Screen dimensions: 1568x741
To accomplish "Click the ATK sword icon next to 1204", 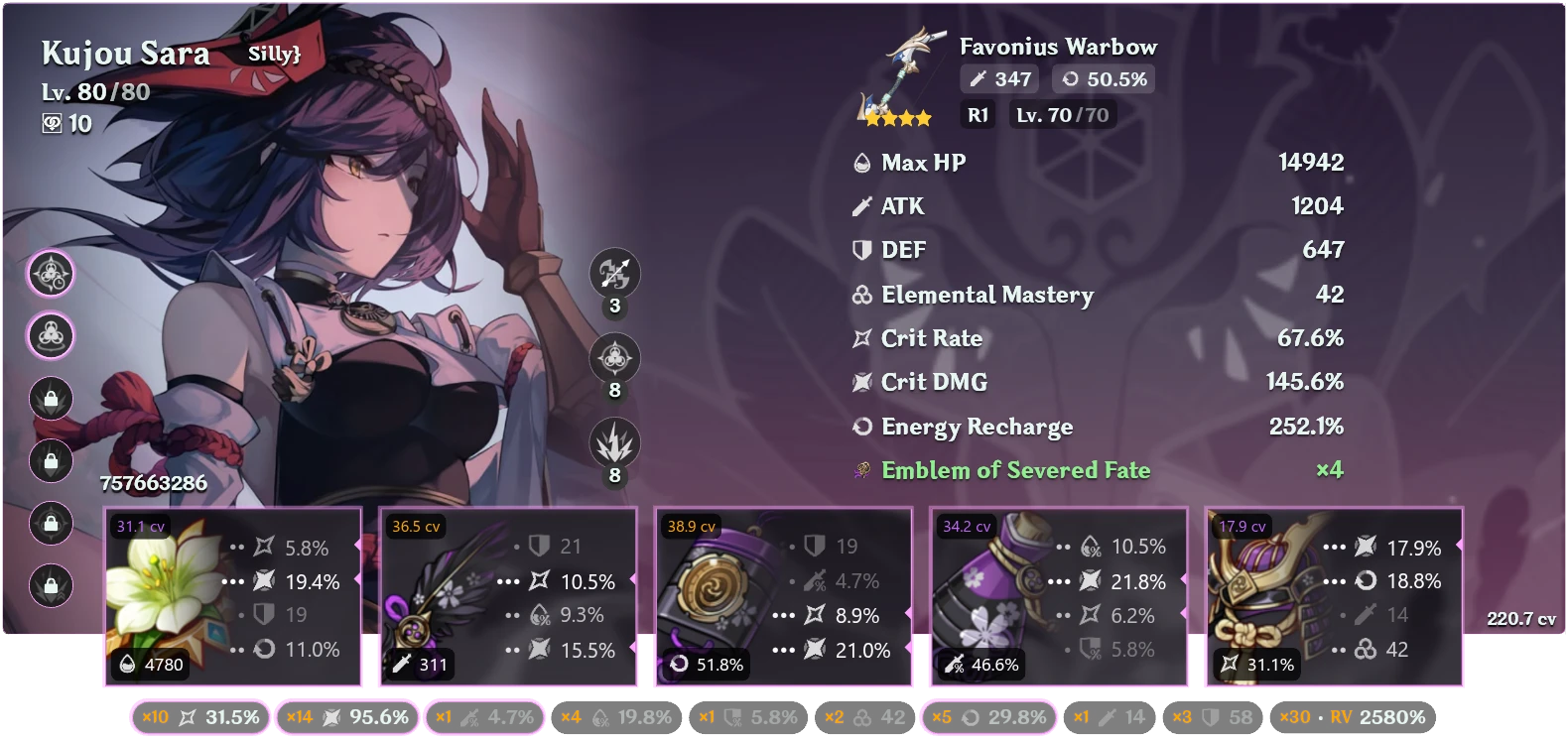I will tap(861, 206).
